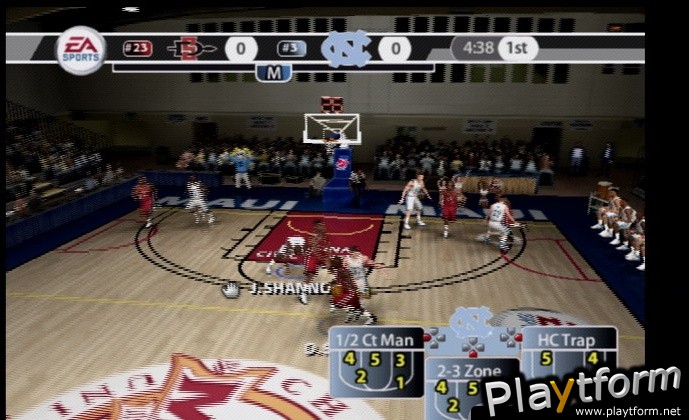Click the North Carolina logo on scoreboard
This screenshot has height=420, width=689.
click(x=346, y=48)
